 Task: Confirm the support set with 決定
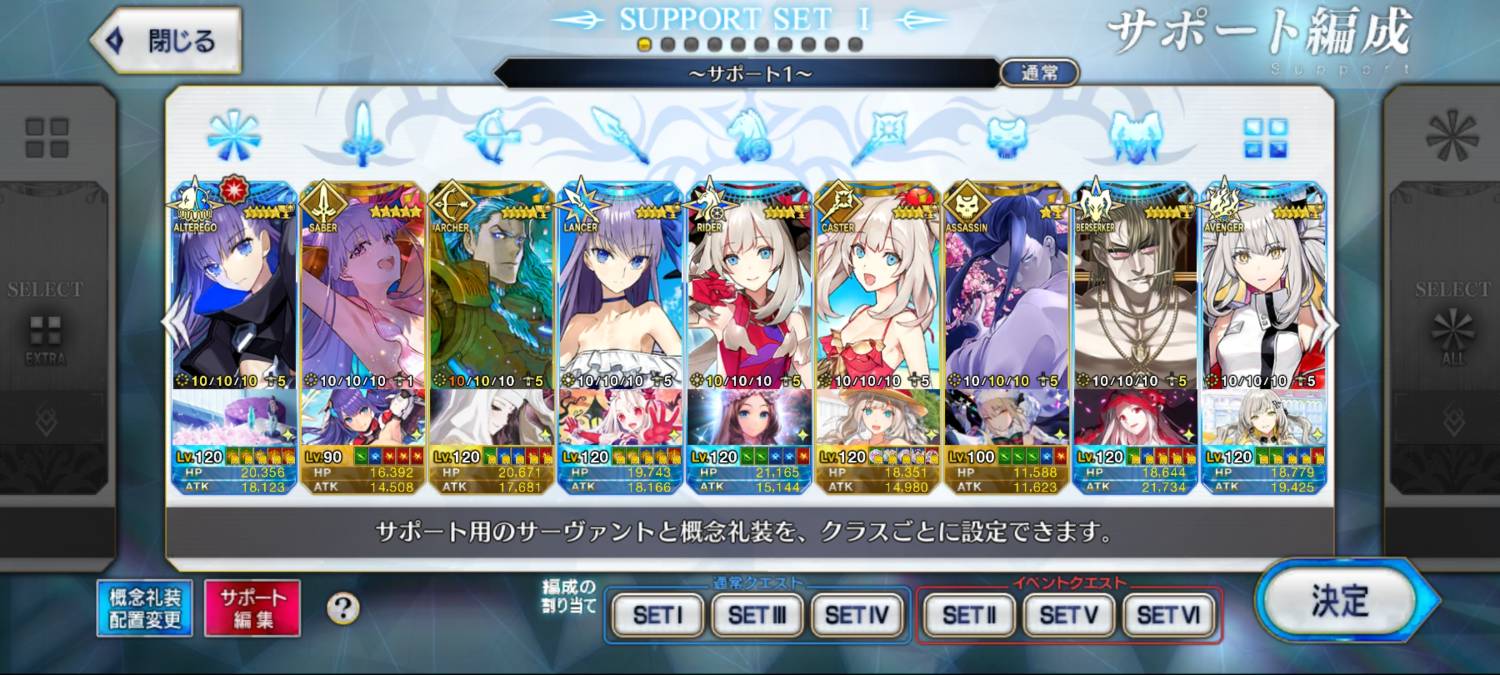(x=1340, y=601)
